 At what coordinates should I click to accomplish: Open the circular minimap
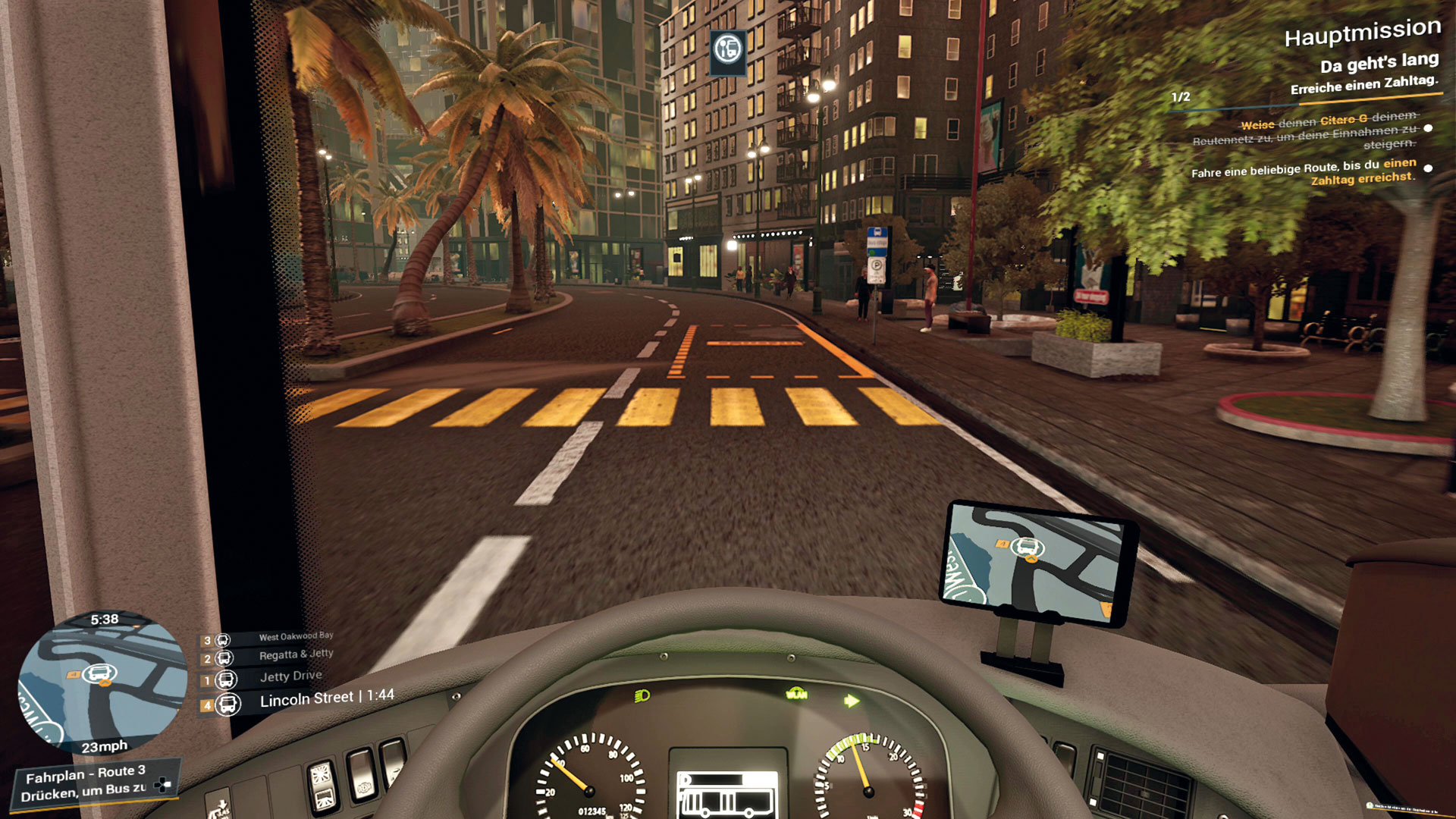pos(102,682)
